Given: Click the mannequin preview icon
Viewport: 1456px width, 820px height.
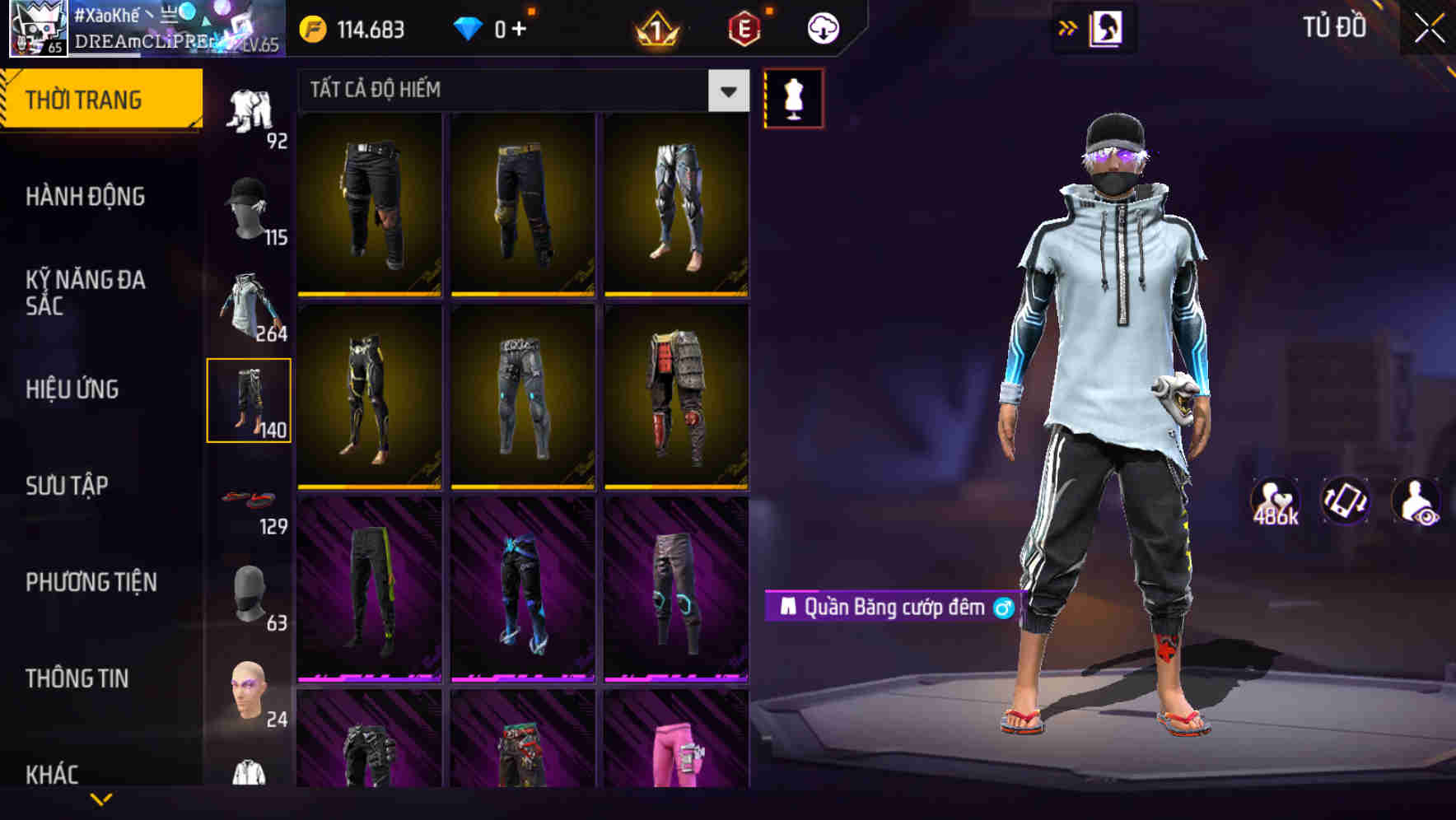Looking at the screenshot, I should (x=793, y=97).
